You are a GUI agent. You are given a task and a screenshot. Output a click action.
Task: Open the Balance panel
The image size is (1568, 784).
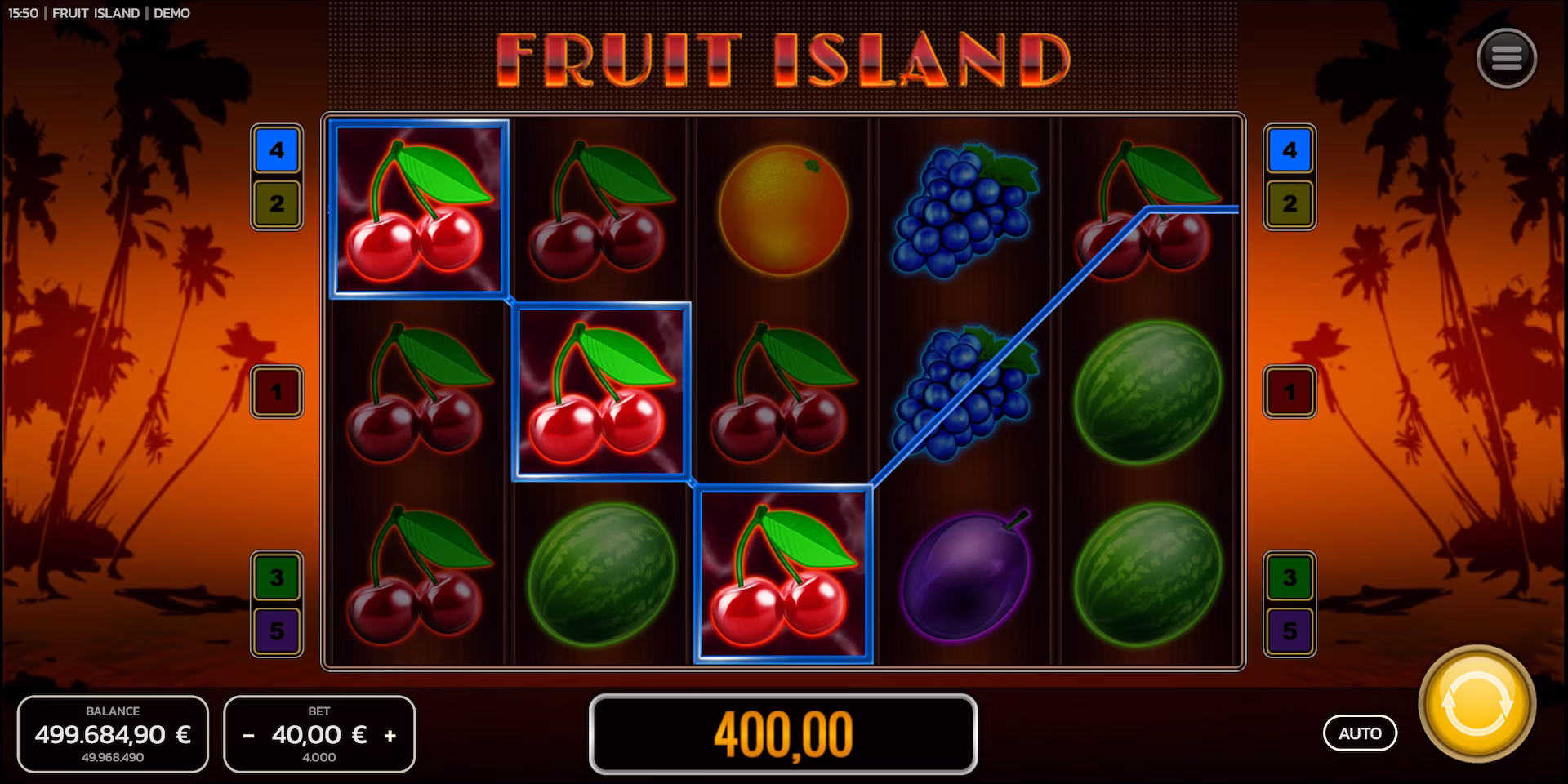pos(113,733)
